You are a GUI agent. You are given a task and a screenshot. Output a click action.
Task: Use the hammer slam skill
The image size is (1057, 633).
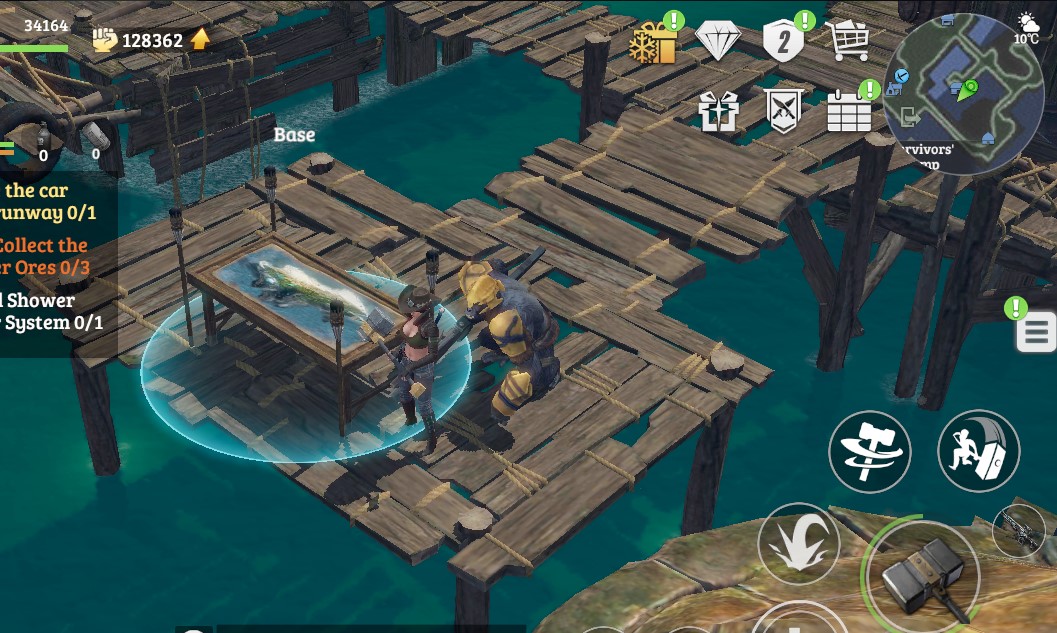click(978, 452)
